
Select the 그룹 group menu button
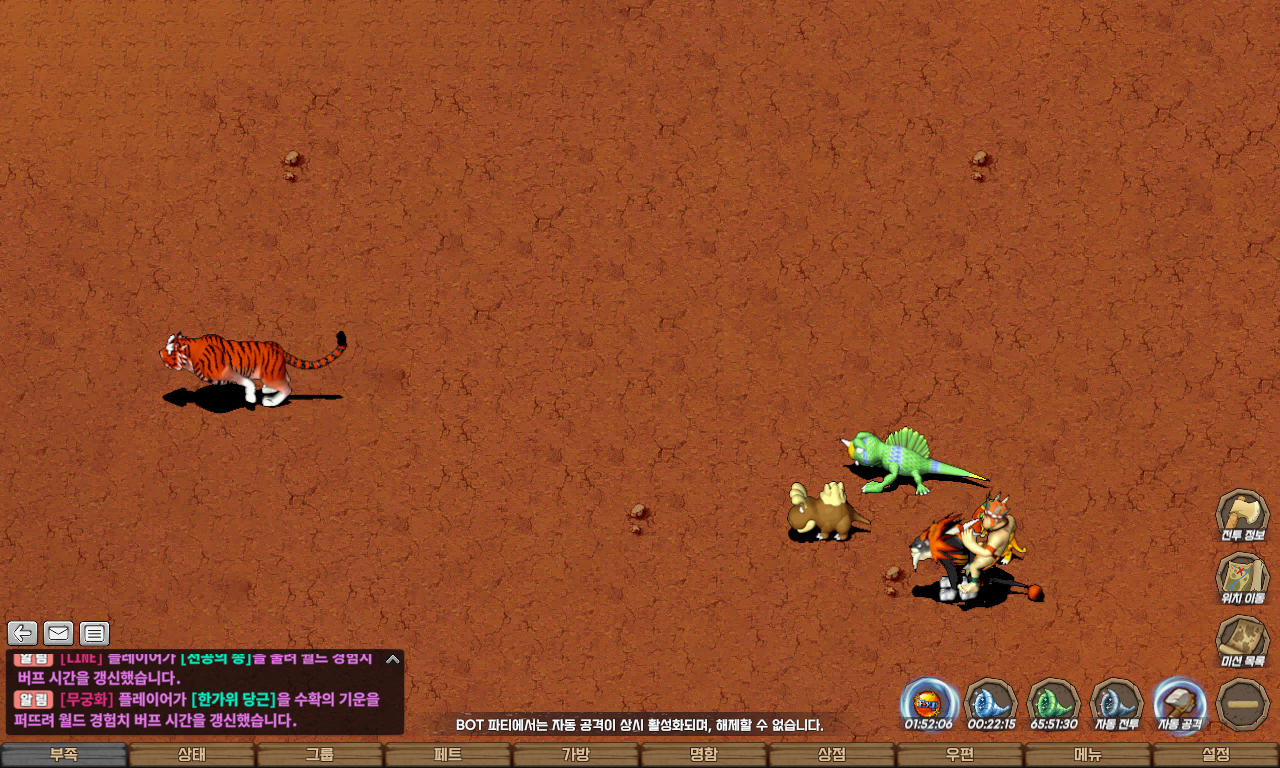[x=320, y=755]
